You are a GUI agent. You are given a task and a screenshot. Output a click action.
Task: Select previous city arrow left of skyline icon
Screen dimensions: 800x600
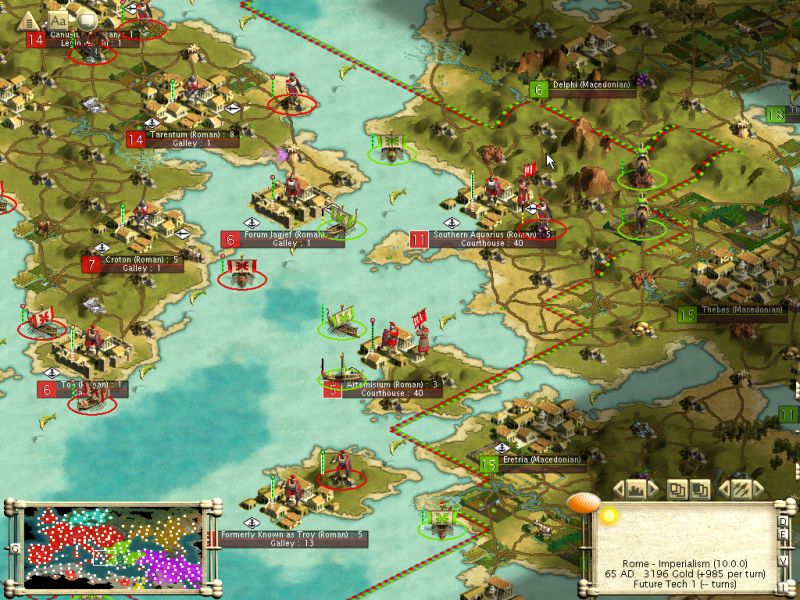pyautogui.click(x=617, y=489)
